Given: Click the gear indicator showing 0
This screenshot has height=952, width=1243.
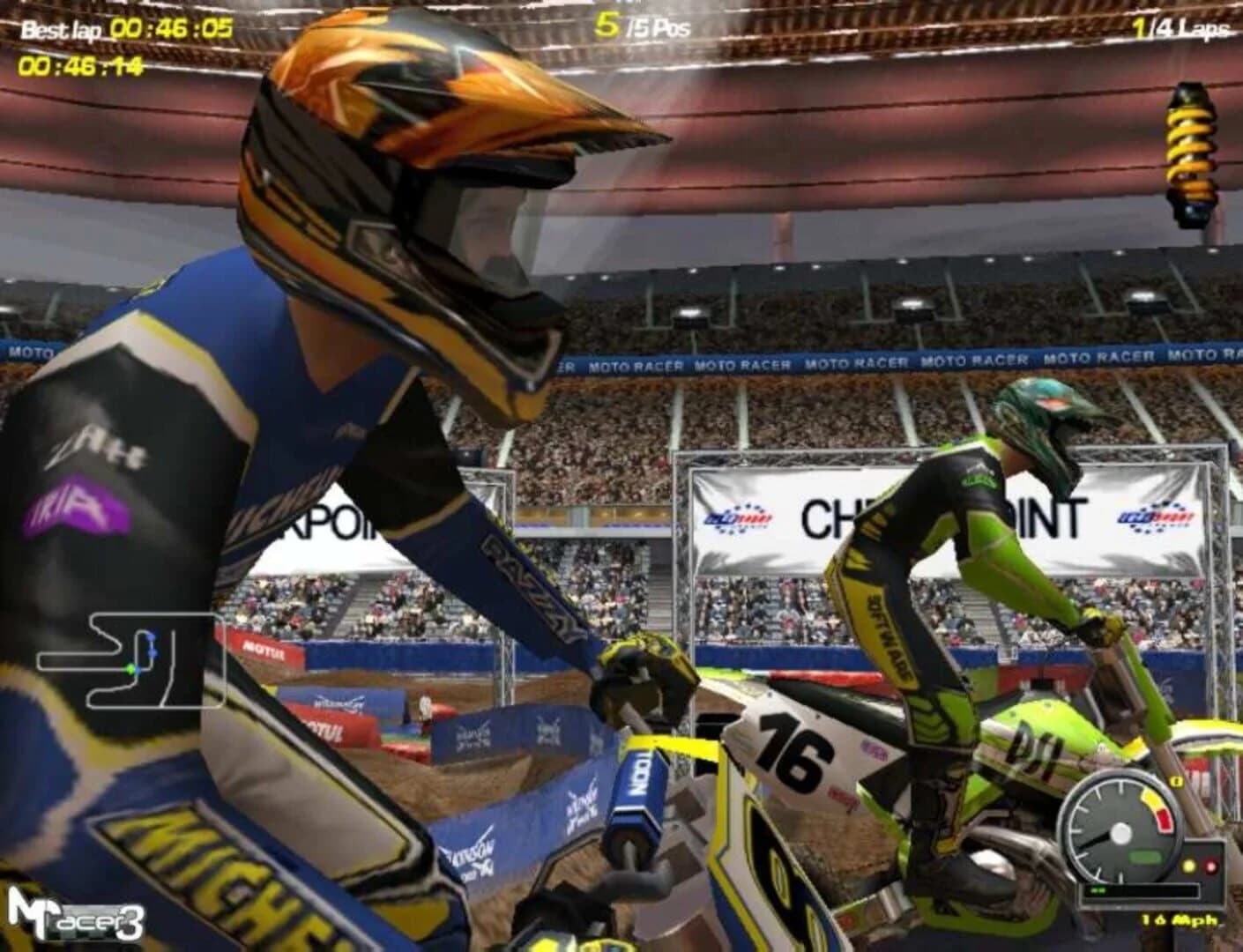Looking at the screenshot, I should tap(1177, 781).
